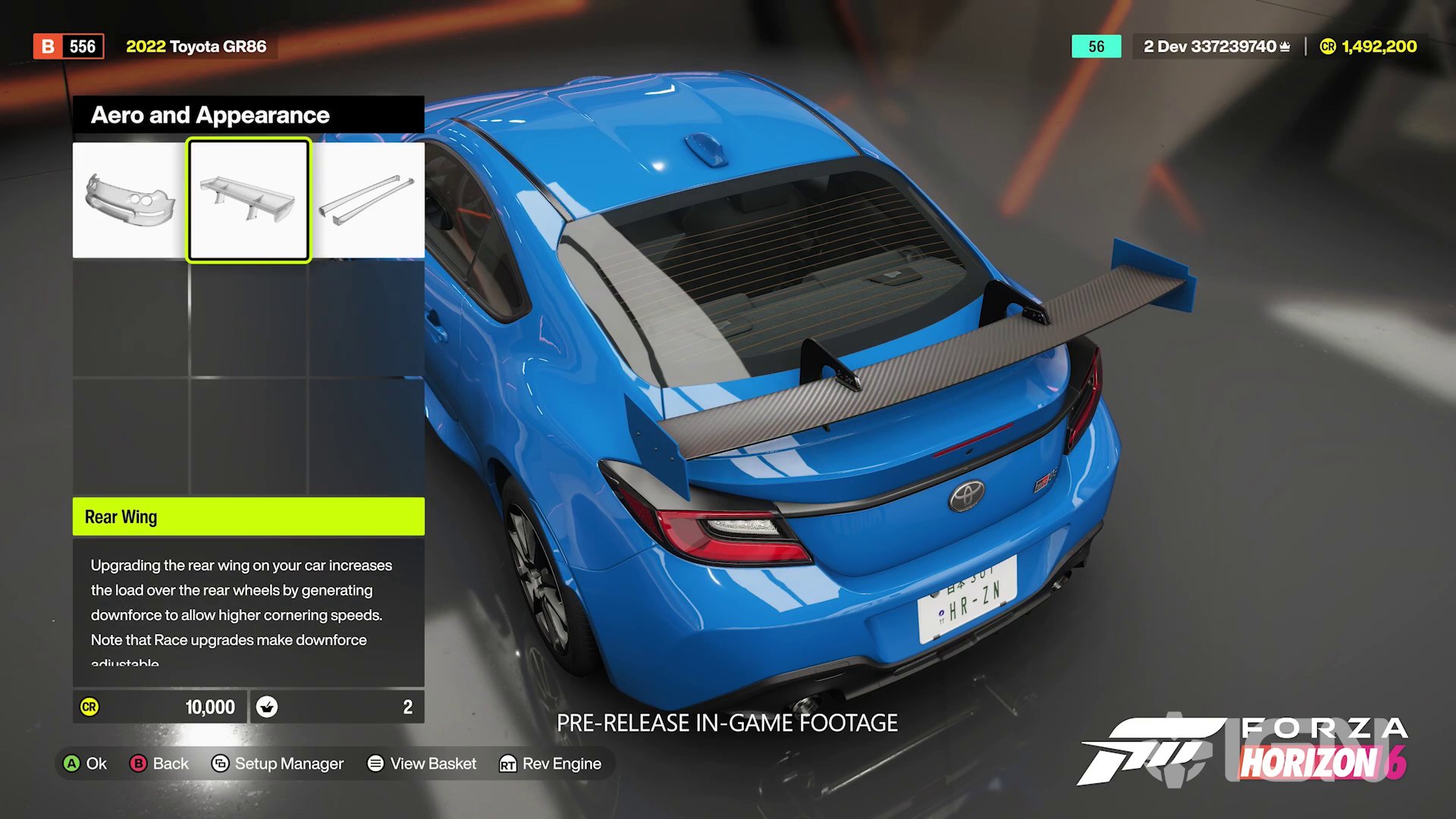Open View Basket
1456x819 pixels.
point(422,764)
